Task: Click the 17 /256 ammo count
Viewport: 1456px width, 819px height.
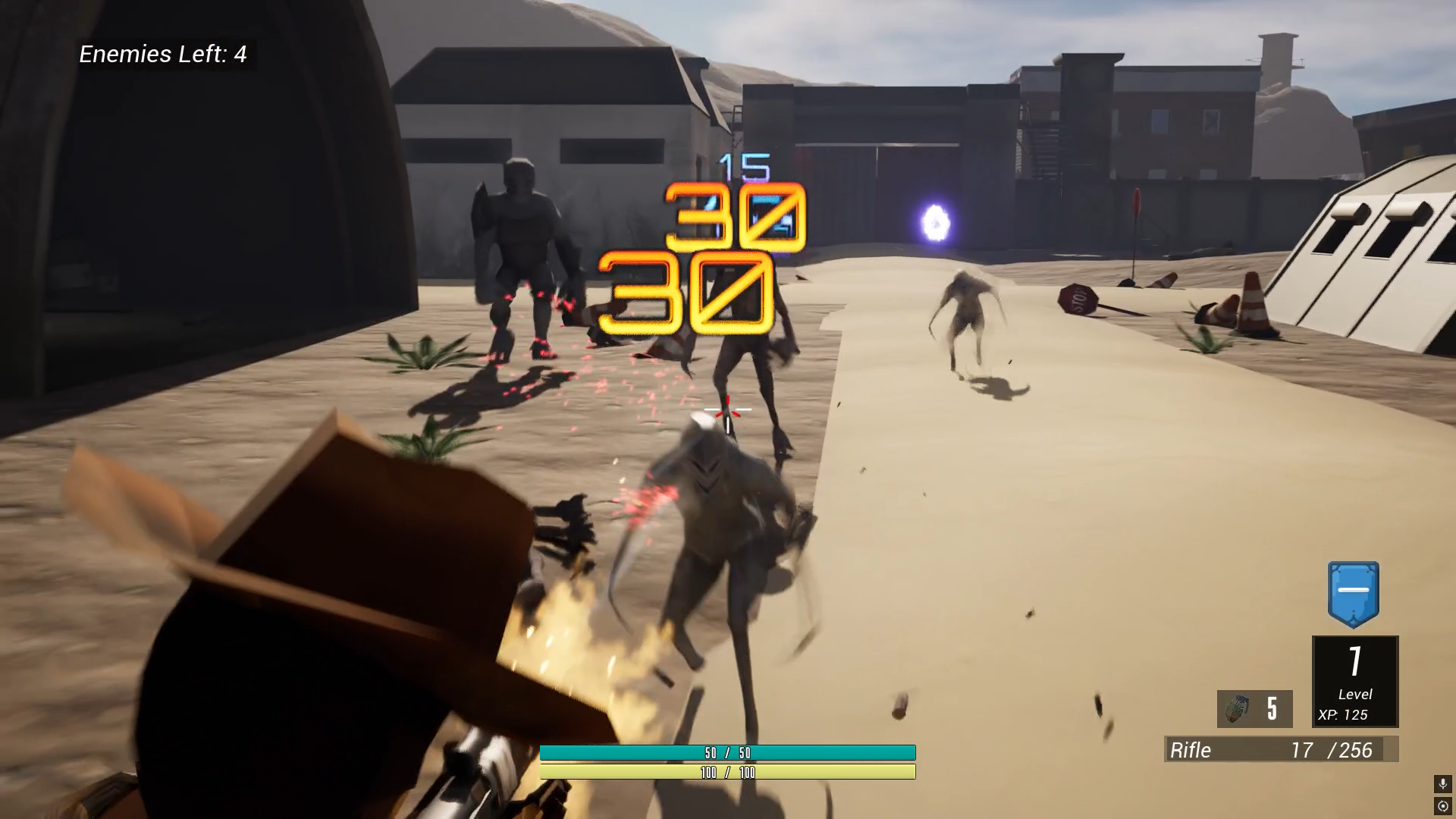Action: tap(1331, 750)
